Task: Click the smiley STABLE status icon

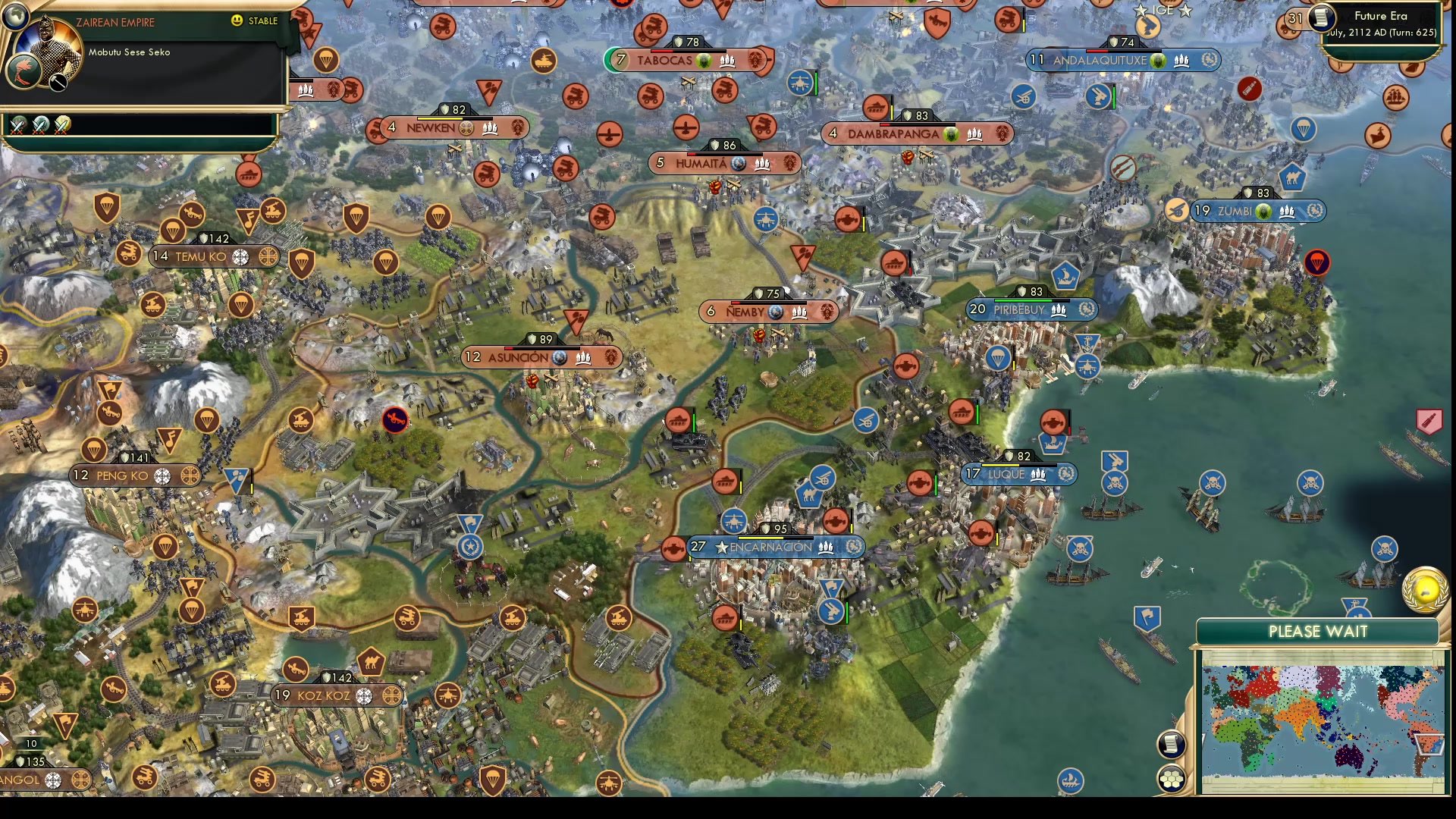Action: coord(238,21)
